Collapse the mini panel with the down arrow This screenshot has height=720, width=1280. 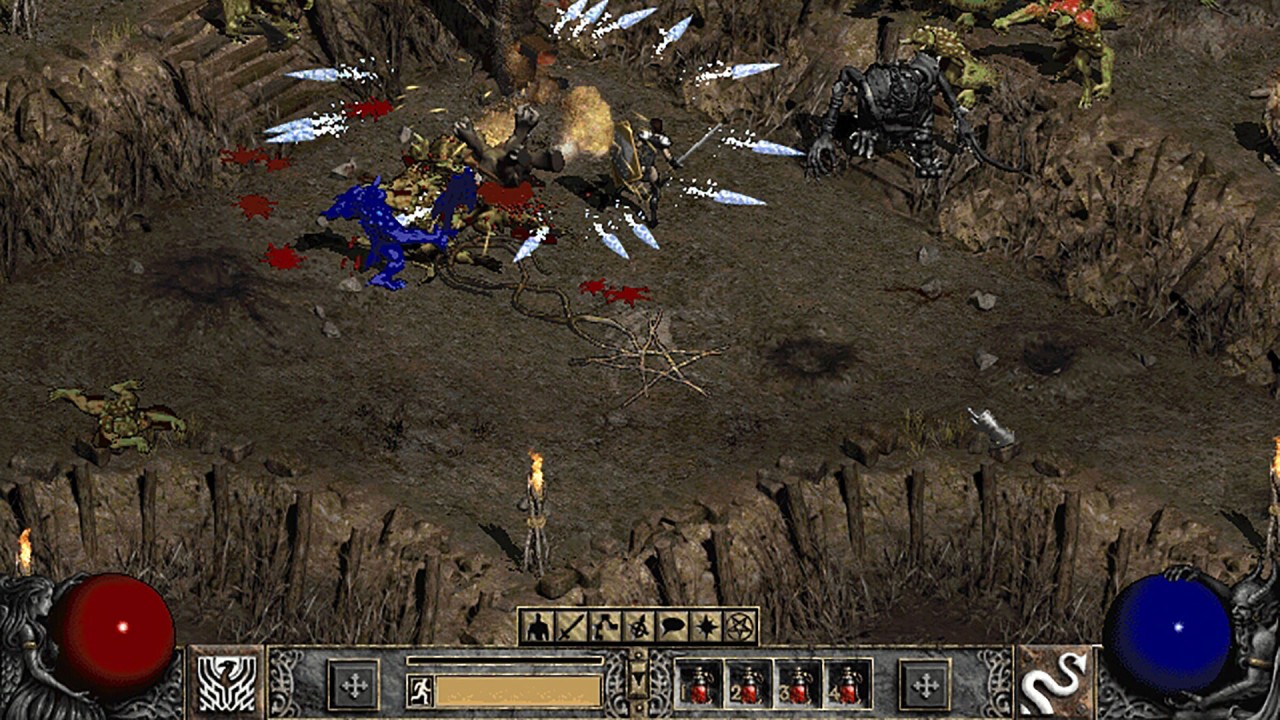[x=638, y=680]
